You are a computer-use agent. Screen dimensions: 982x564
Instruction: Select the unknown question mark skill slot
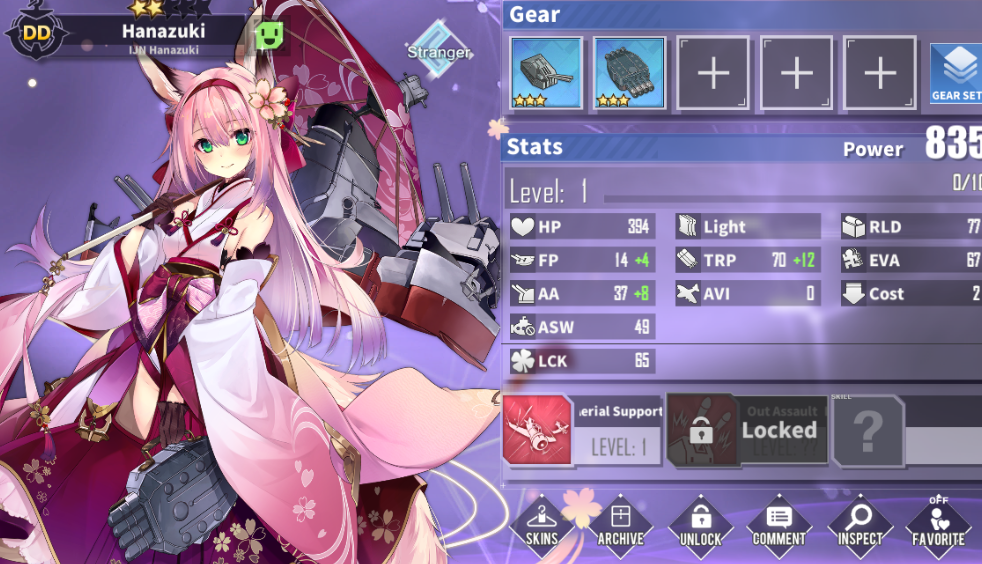(x=868, y=431)
